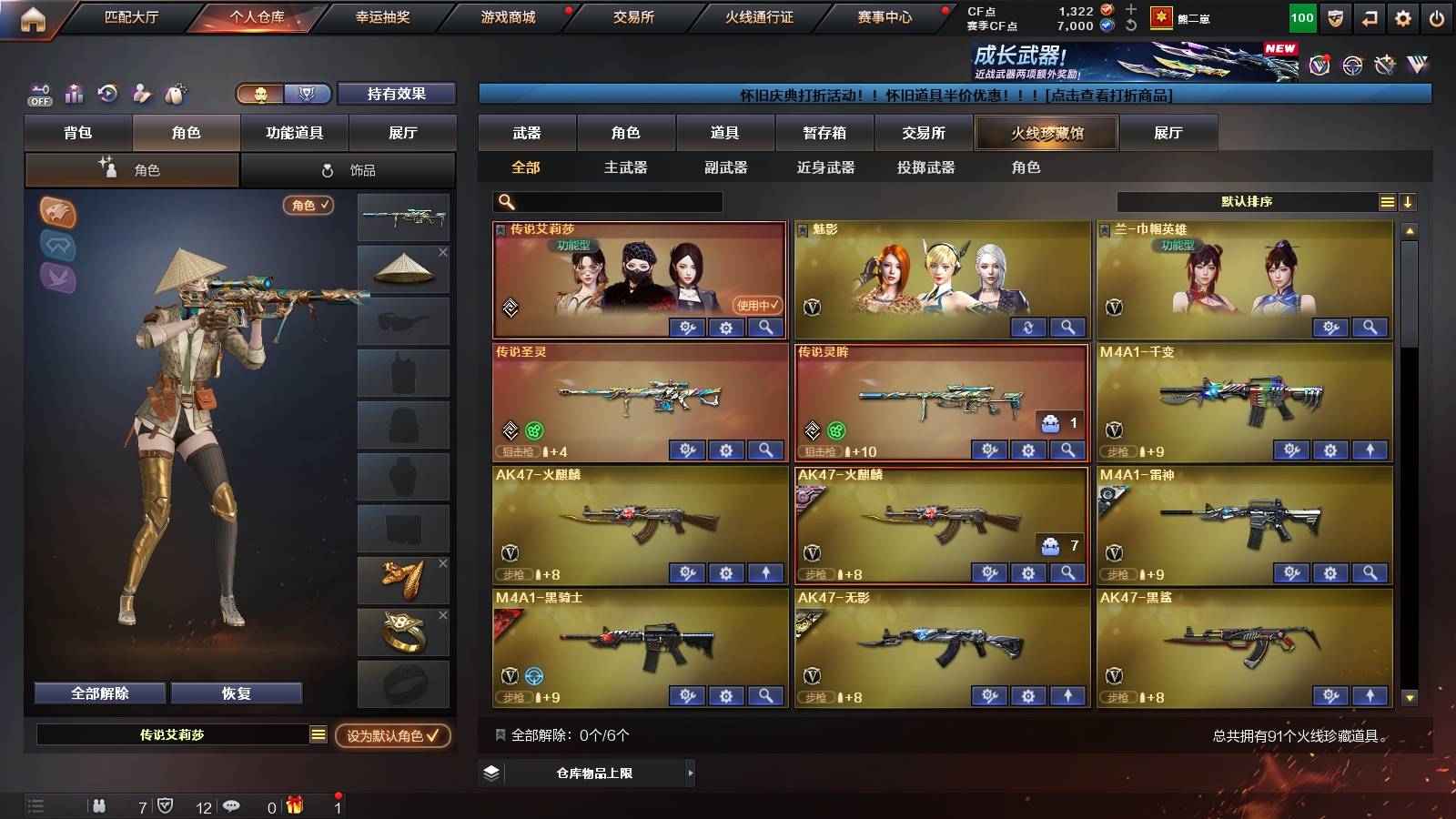Open the chat messages icon
This screenshot has width=1456, height=819.
coord(233,806)
